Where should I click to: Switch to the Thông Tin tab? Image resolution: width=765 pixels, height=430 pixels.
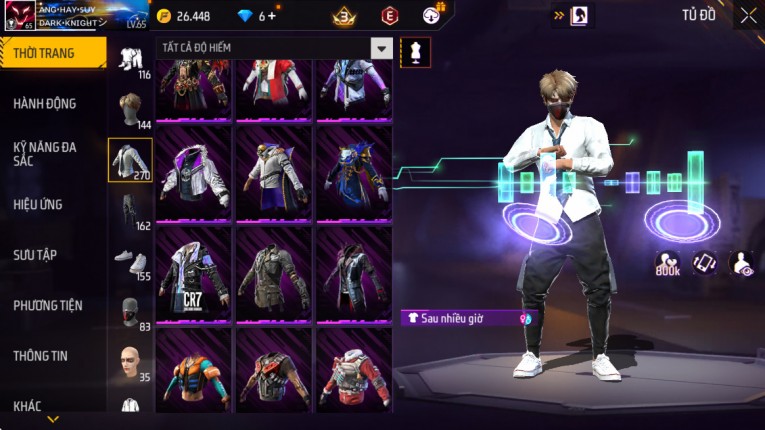[x=42, y=355]
